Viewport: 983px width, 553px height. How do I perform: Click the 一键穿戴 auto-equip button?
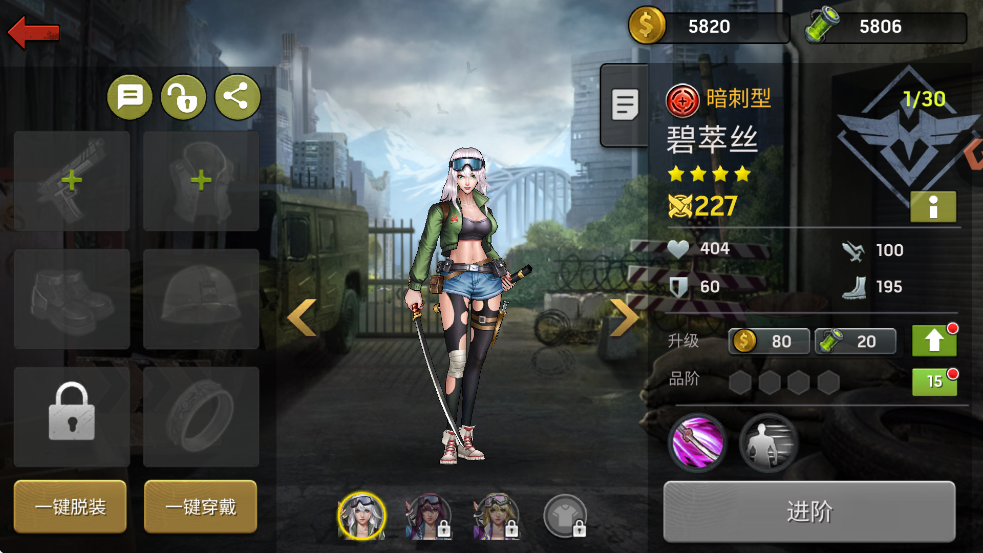click(200, 507)
